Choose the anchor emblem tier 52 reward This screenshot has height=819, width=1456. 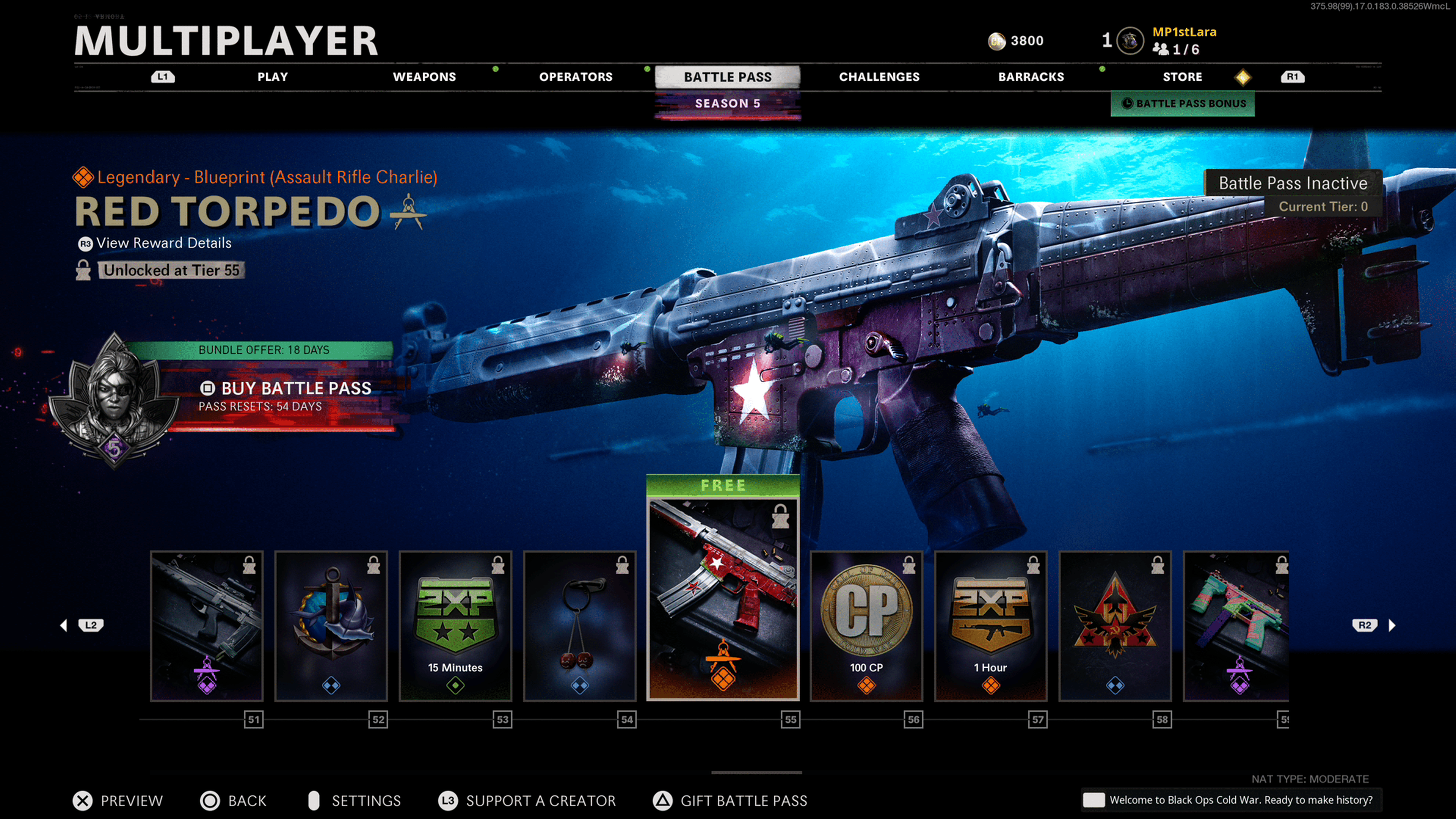pyautogui.click(x=331, y=626)
